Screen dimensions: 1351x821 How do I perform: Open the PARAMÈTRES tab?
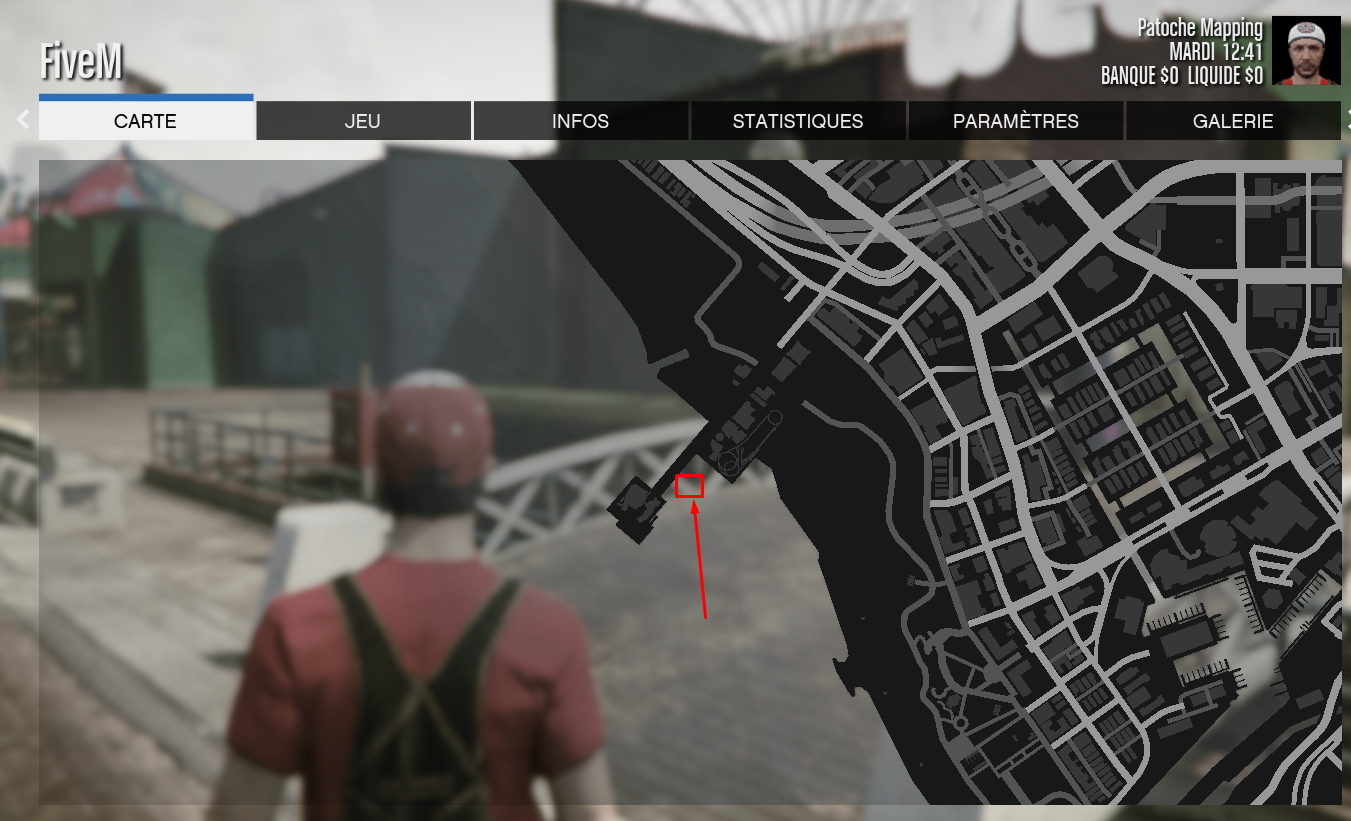coord(1015,121)
